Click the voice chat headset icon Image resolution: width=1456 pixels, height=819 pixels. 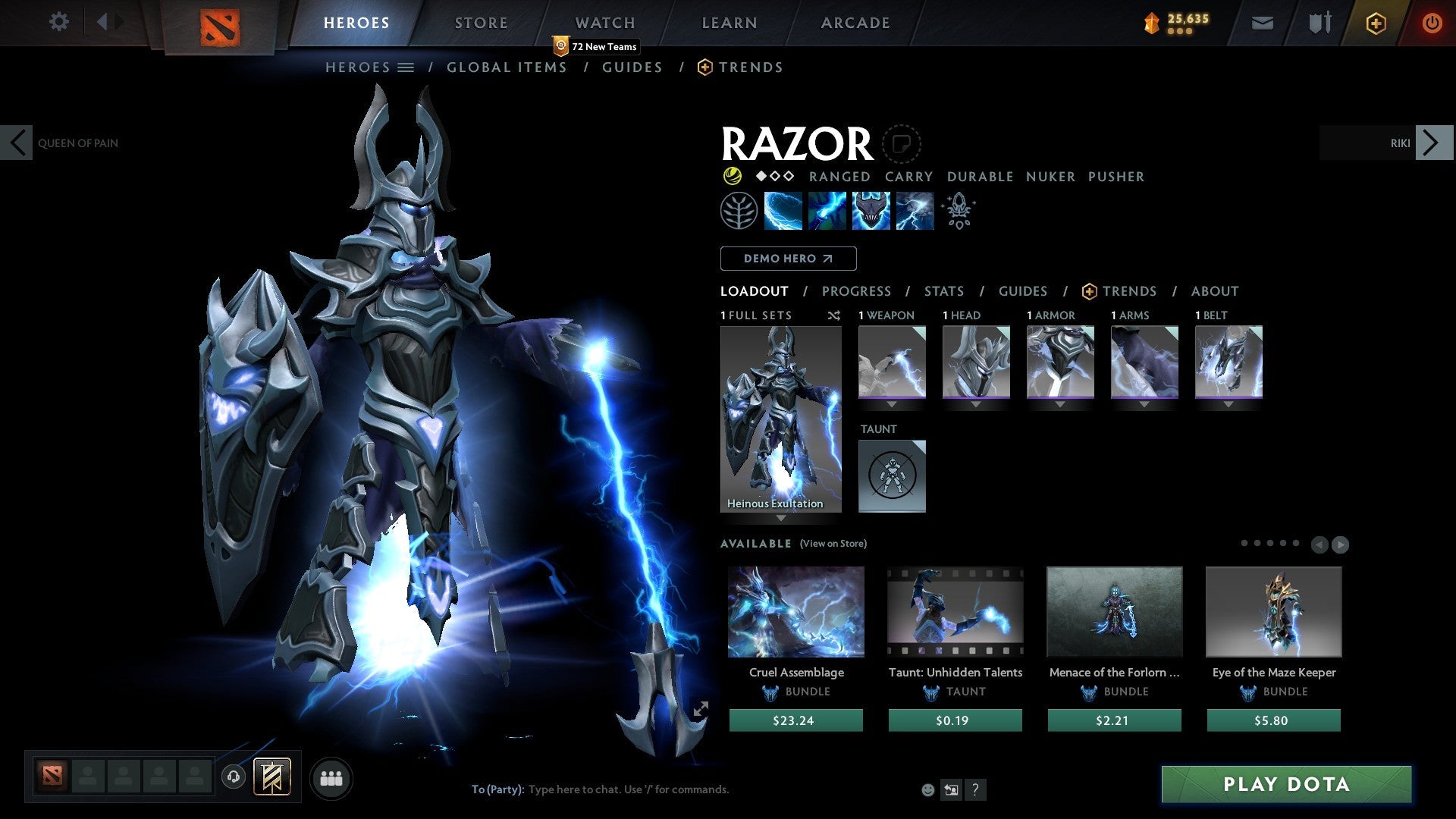233,778
